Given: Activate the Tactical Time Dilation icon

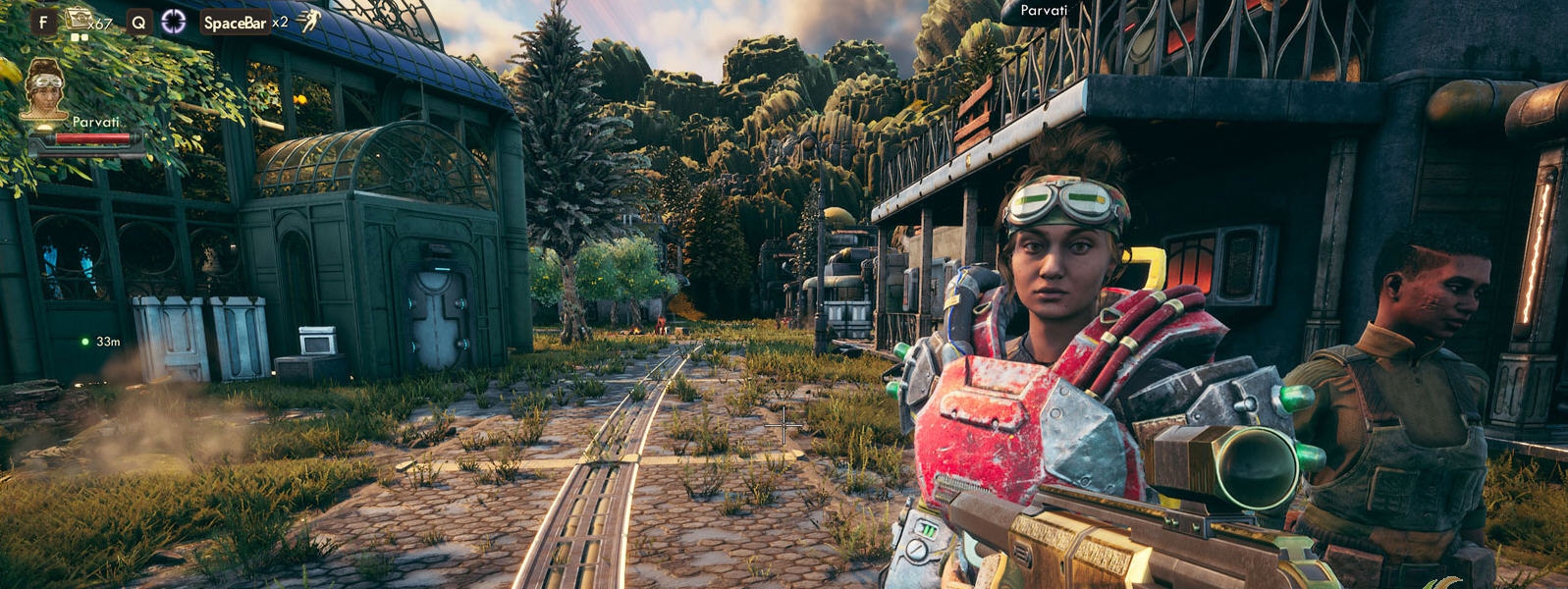Looking at the screenshot, I should pyautogui.click(x=174, y=22).
